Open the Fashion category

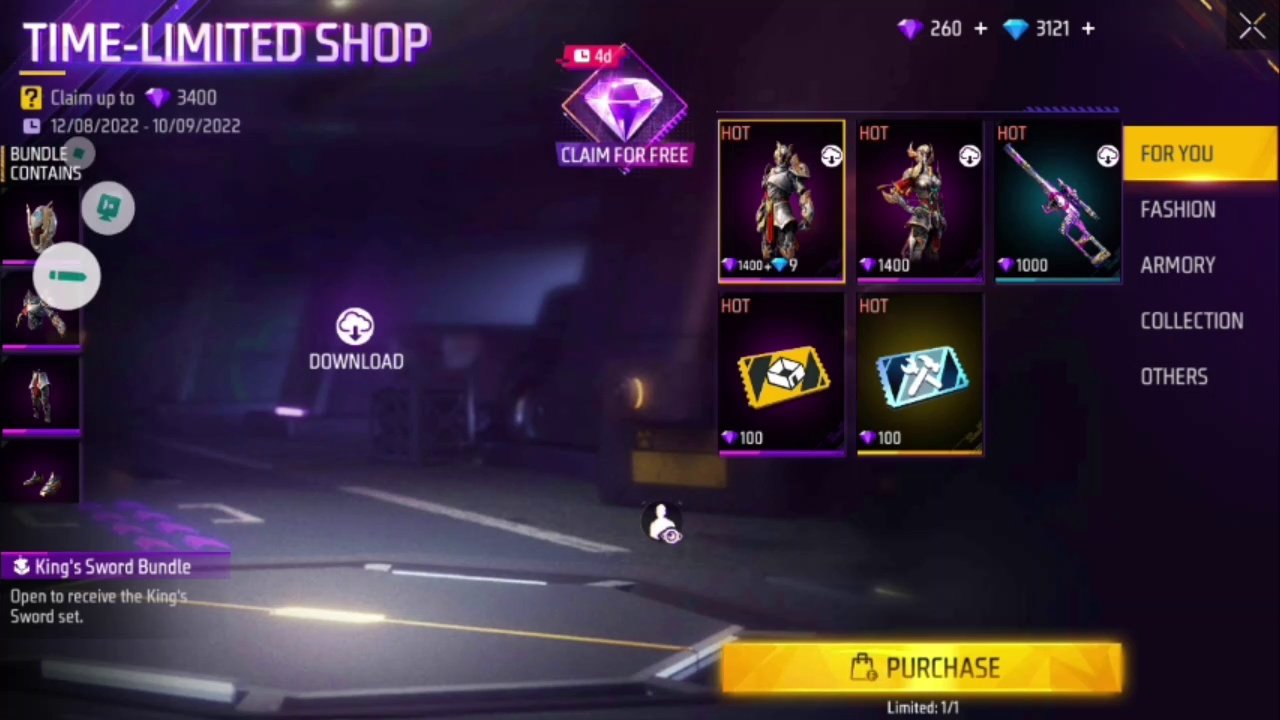[x=1178, y=210]
